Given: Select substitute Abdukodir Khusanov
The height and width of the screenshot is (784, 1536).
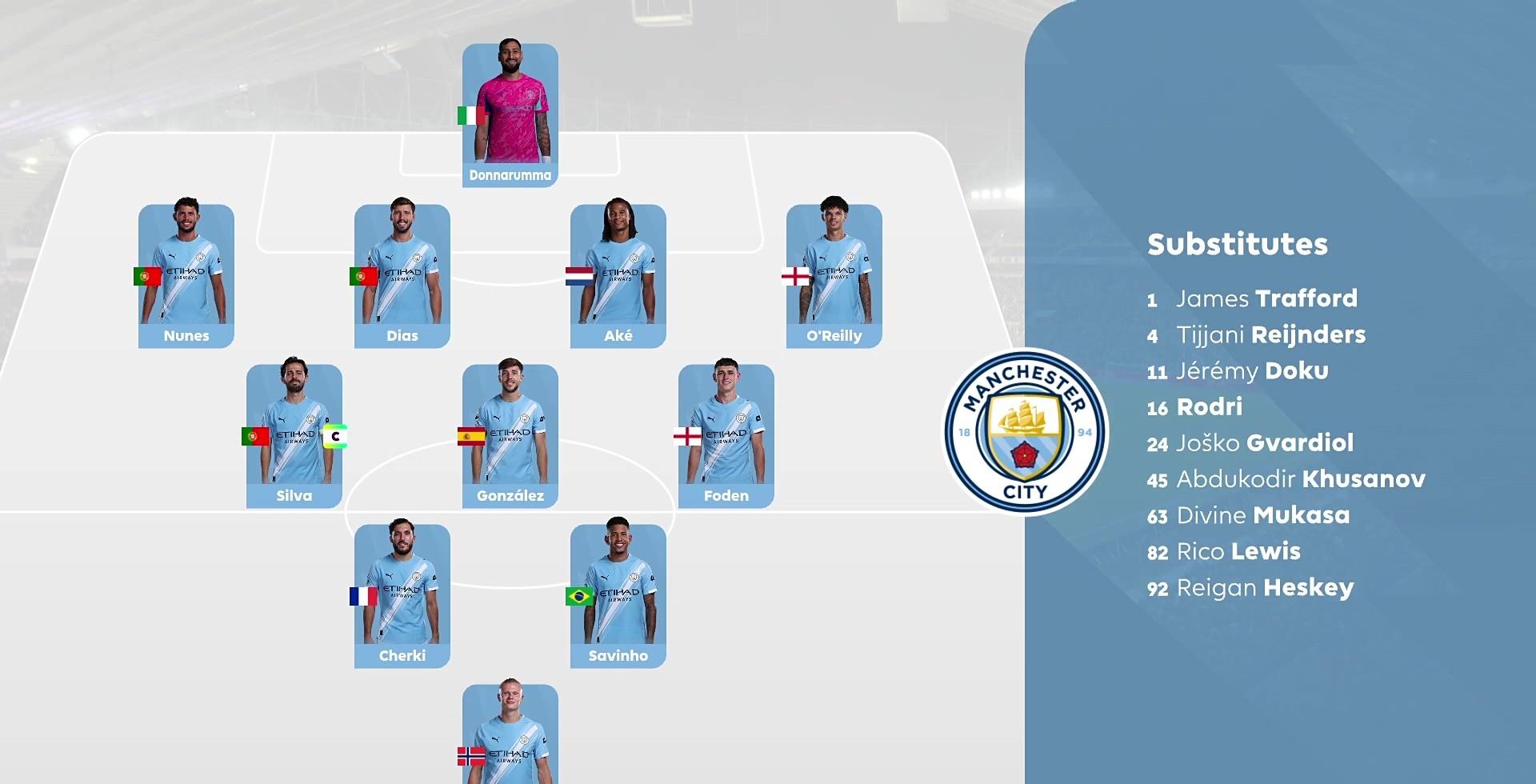Looking at the screenshot, I should [1300, 478].
